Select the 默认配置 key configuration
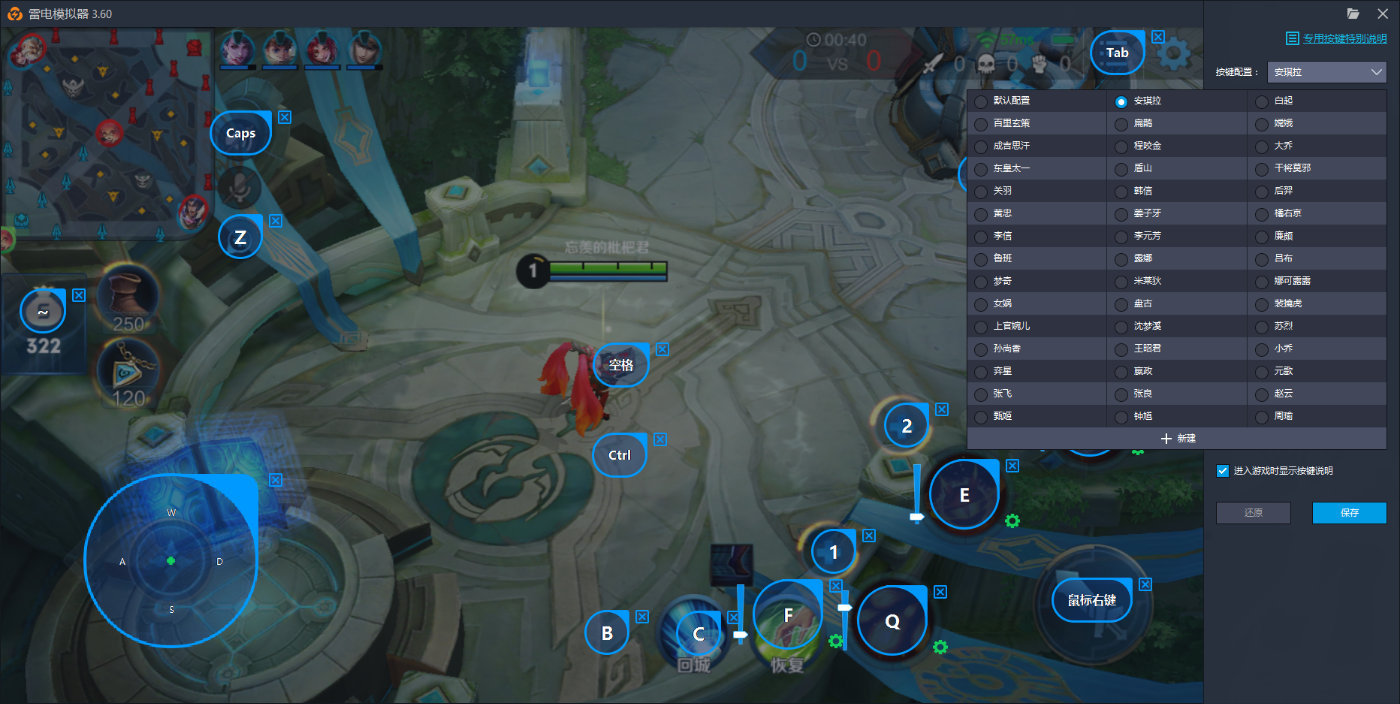 [981, 101]
